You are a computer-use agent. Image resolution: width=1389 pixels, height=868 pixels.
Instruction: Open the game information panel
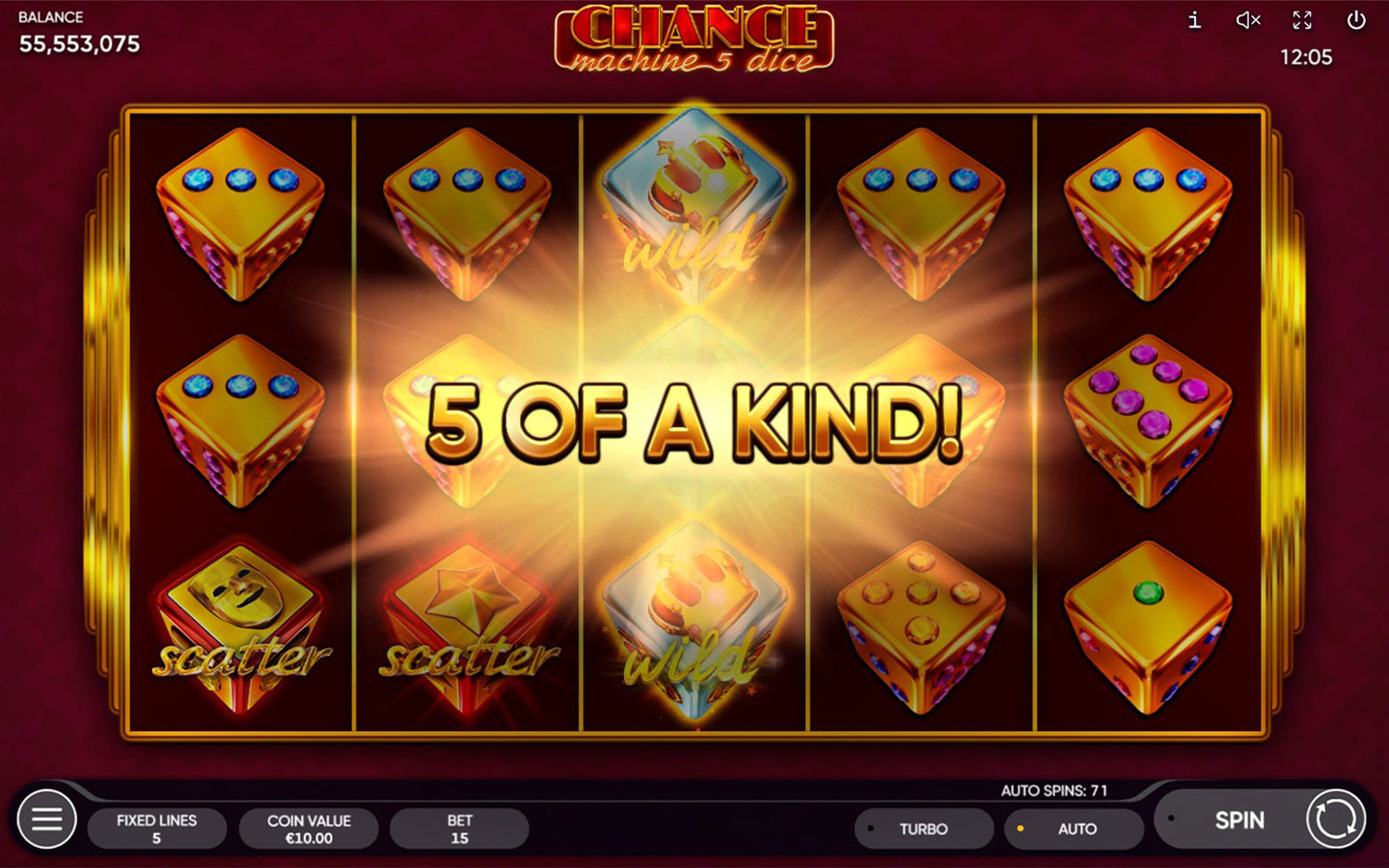coord(1194,20)
